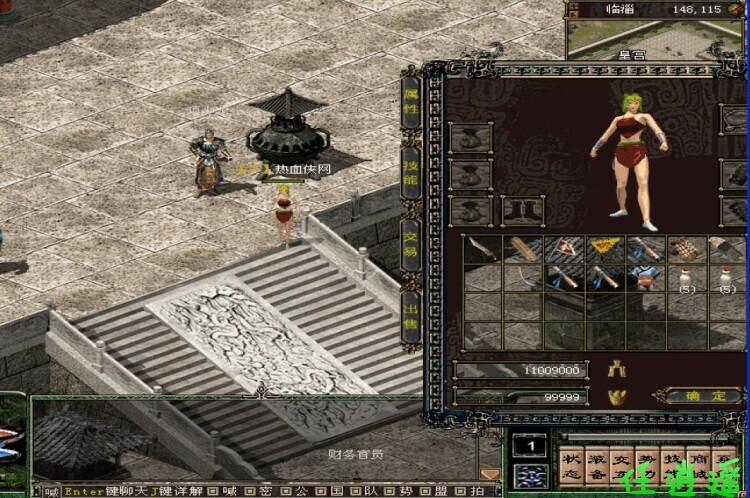Switch to the 技能 skills tab
This screenshot has height=498, width=750.
[411, 172]
